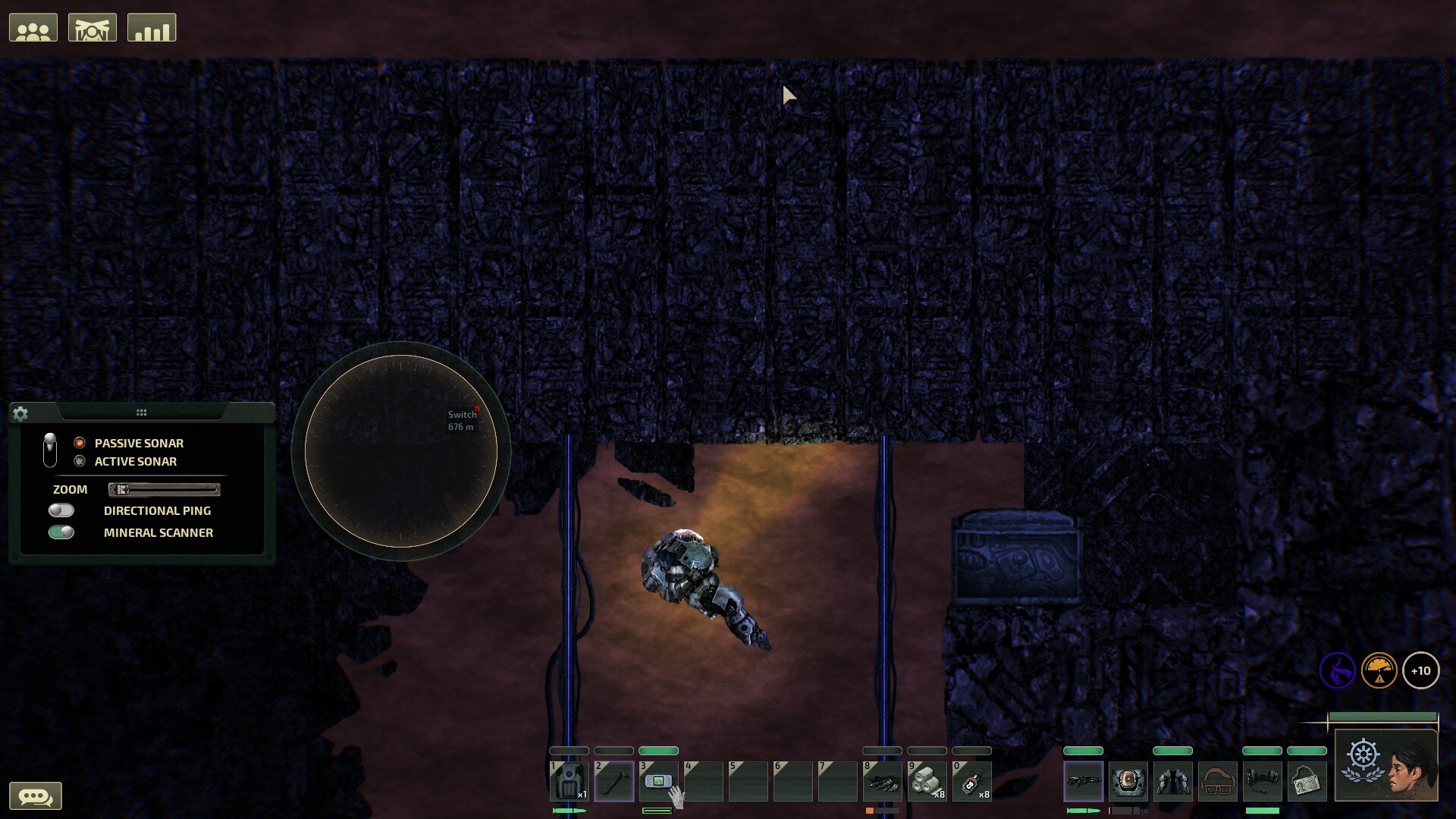
Task: Click the orange pressure warning status icon
Action: pyautogui.click(x=1381, y=670)
